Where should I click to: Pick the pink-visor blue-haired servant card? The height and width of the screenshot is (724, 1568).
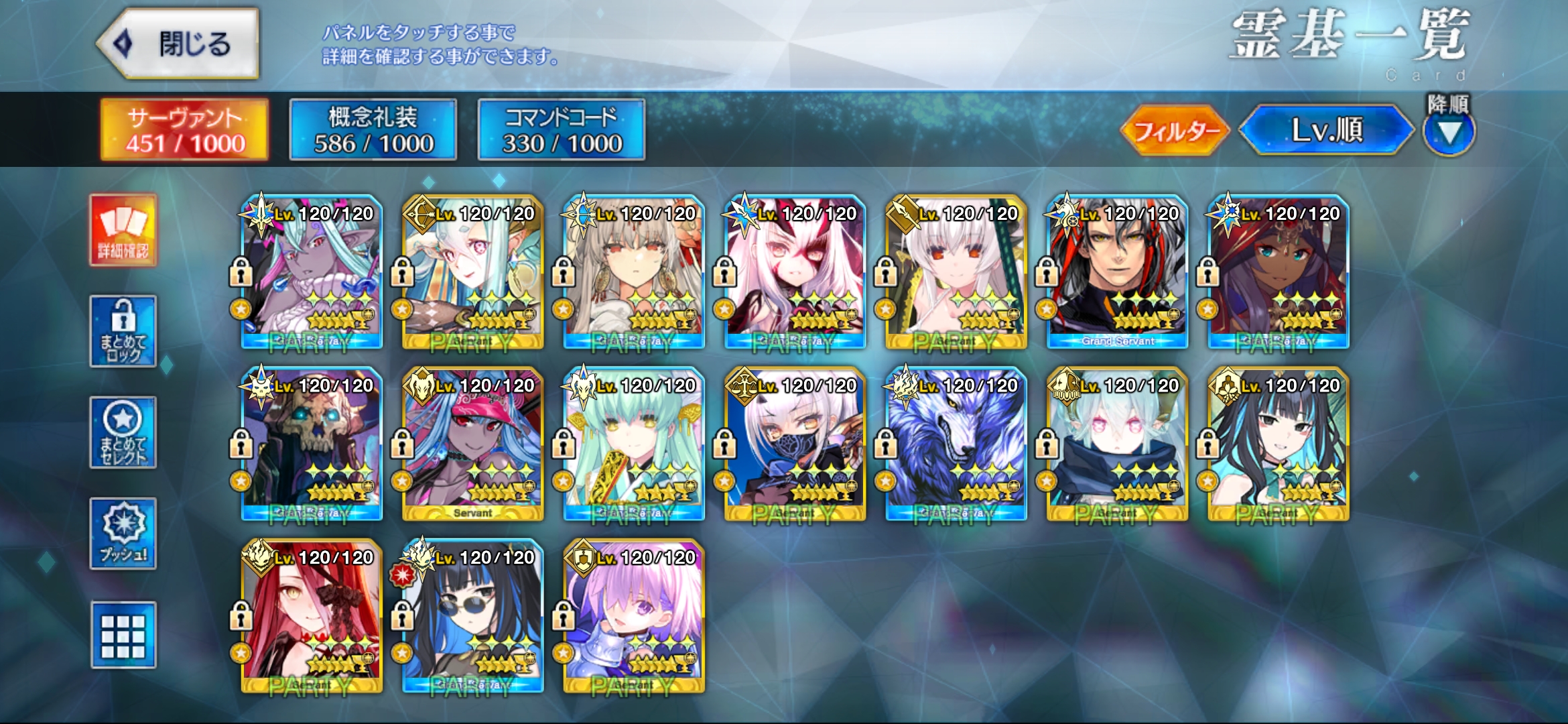point(473,444)
